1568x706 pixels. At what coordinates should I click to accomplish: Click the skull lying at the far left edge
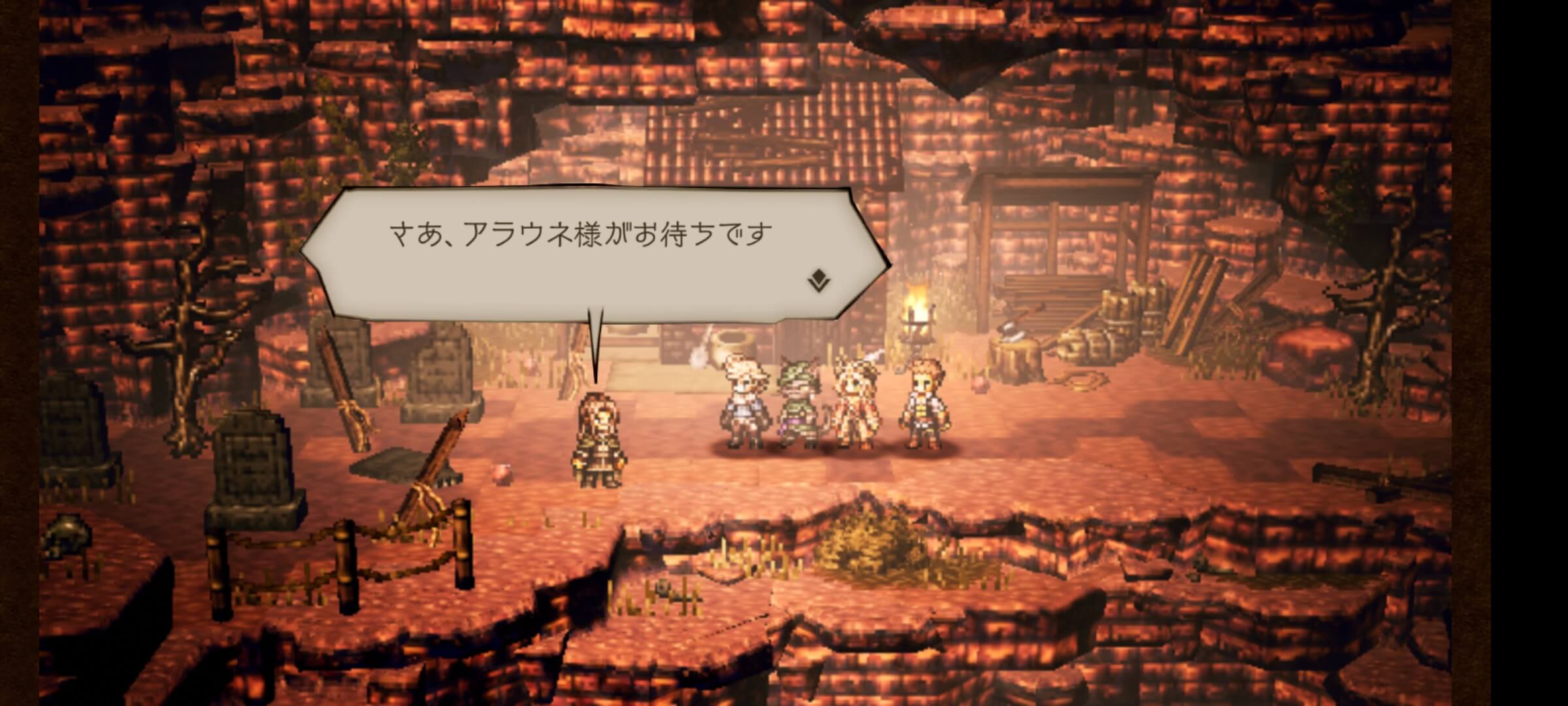(65, 536)
